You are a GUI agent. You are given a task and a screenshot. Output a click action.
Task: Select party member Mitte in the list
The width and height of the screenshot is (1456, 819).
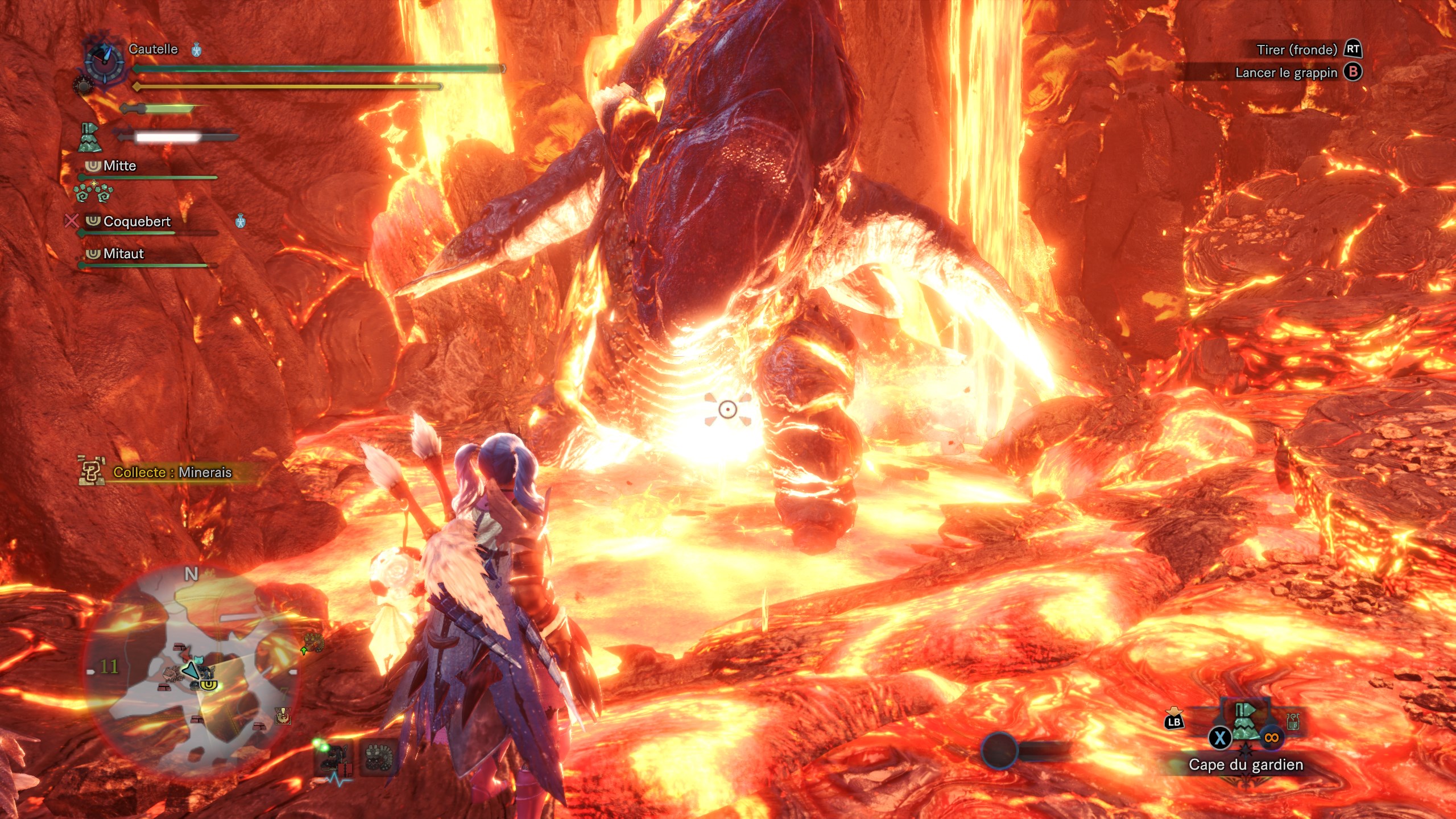point(119,166)
